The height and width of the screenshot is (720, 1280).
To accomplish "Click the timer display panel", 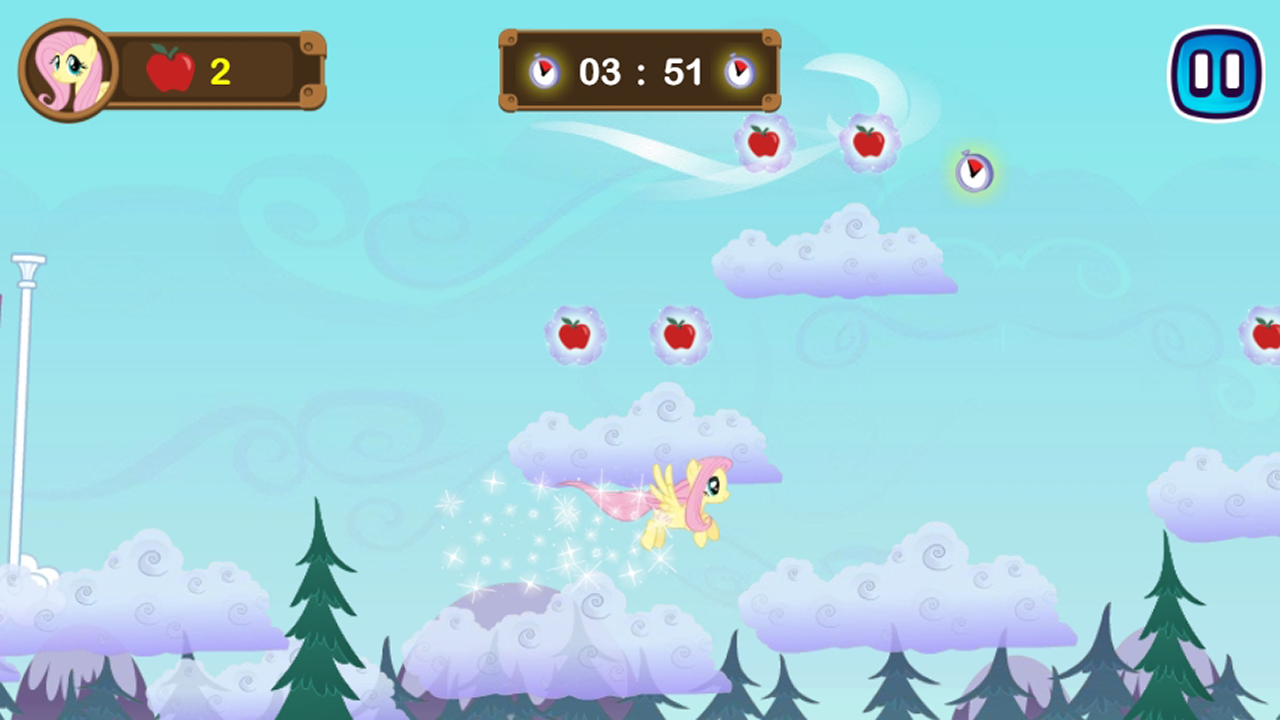I will (640, 71).
